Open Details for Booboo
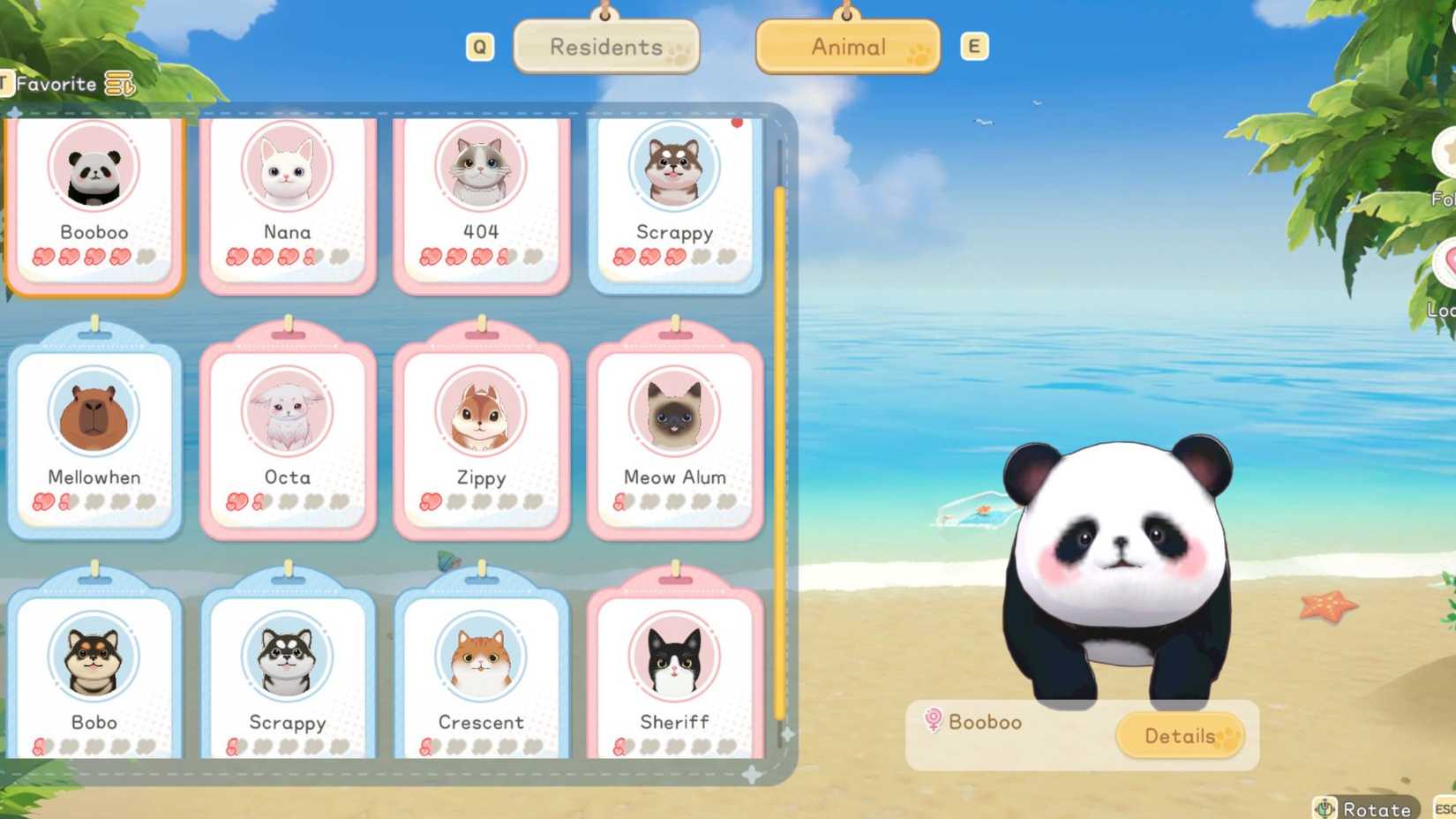 click(1182, 736)
